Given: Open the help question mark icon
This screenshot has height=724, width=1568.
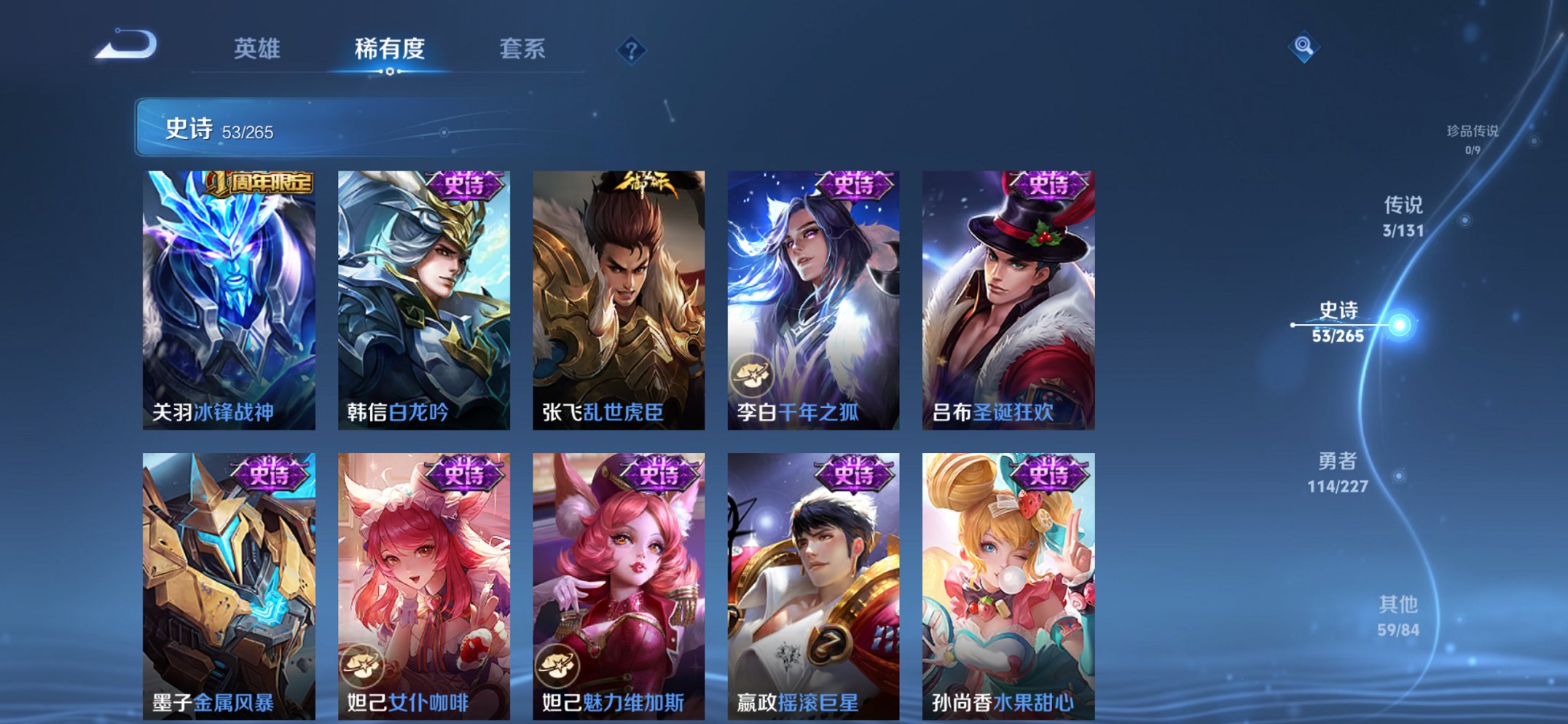Looking at the screenshot, I should pyautogui.click(x=632, y=49).
